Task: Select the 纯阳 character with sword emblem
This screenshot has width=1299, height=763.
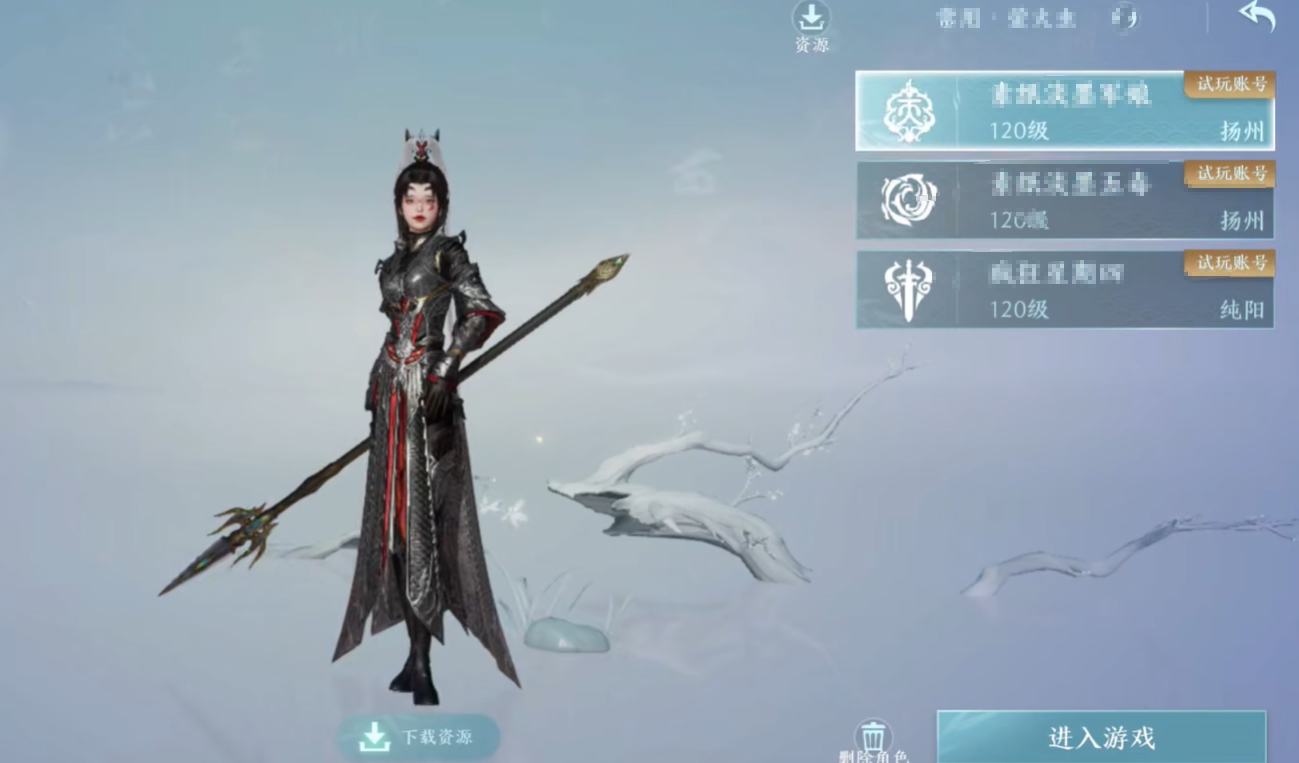Action: [x=1064, y=289]
